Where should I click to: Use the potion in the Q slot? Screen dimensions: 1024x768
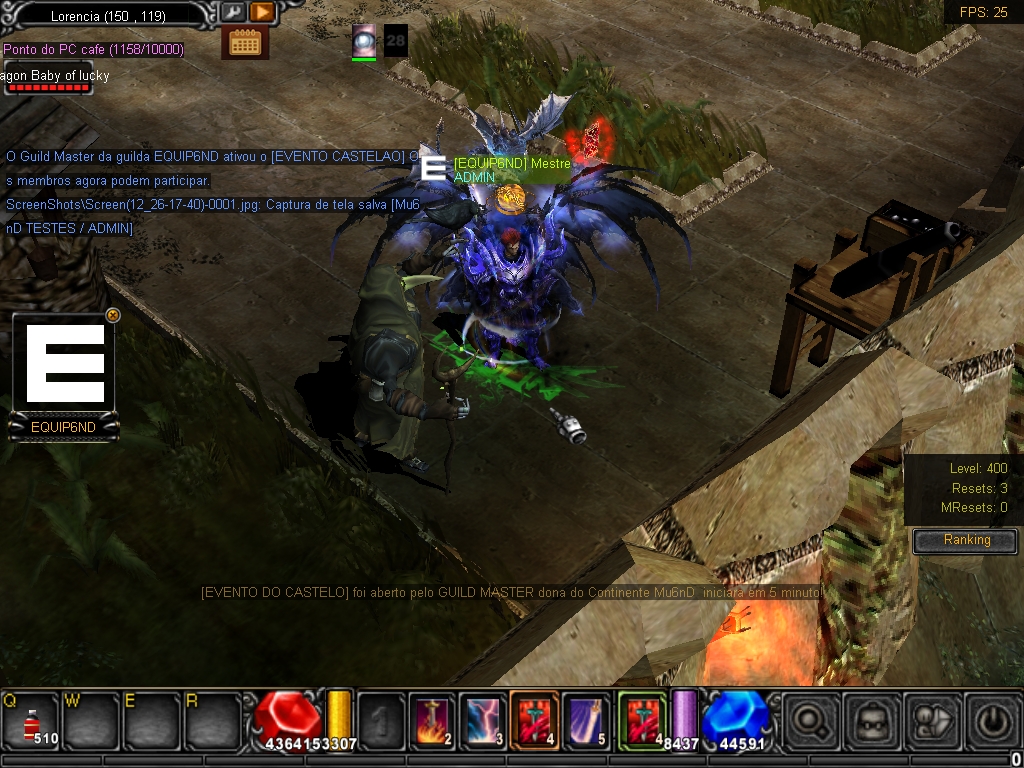[30, 720]
